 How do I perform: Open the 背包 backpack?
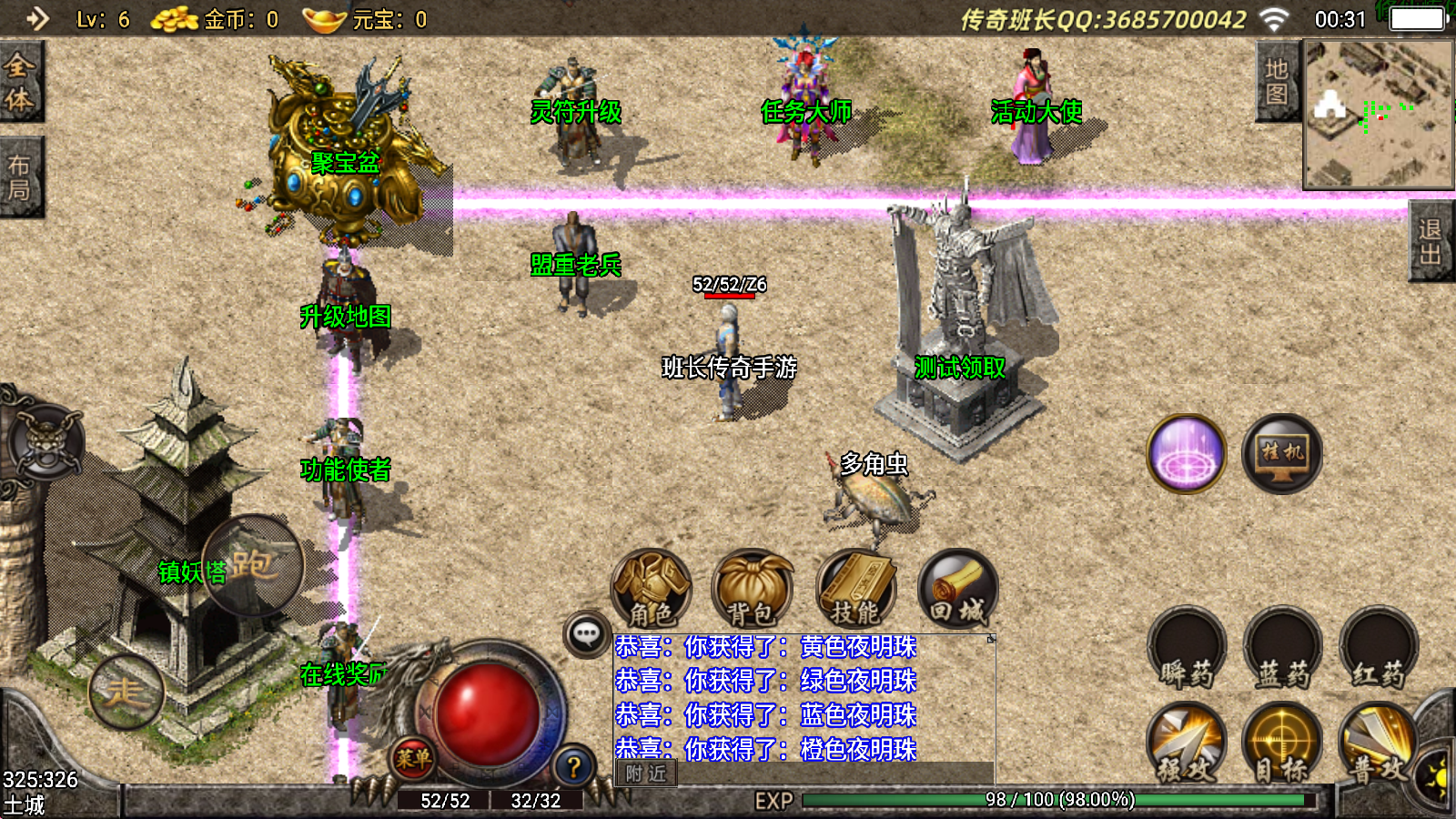pos(752,589)
